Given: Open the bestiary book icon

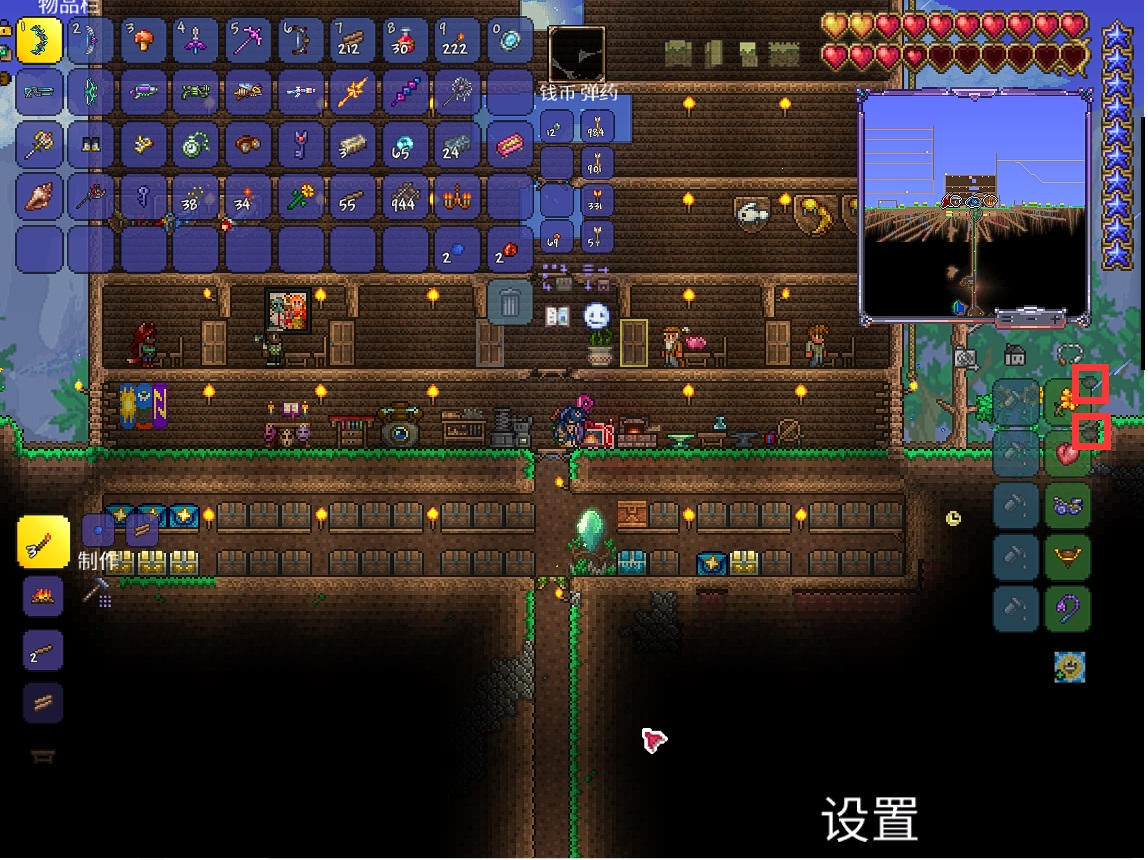Looking at the screenshot, I should [x=557, y=317].
